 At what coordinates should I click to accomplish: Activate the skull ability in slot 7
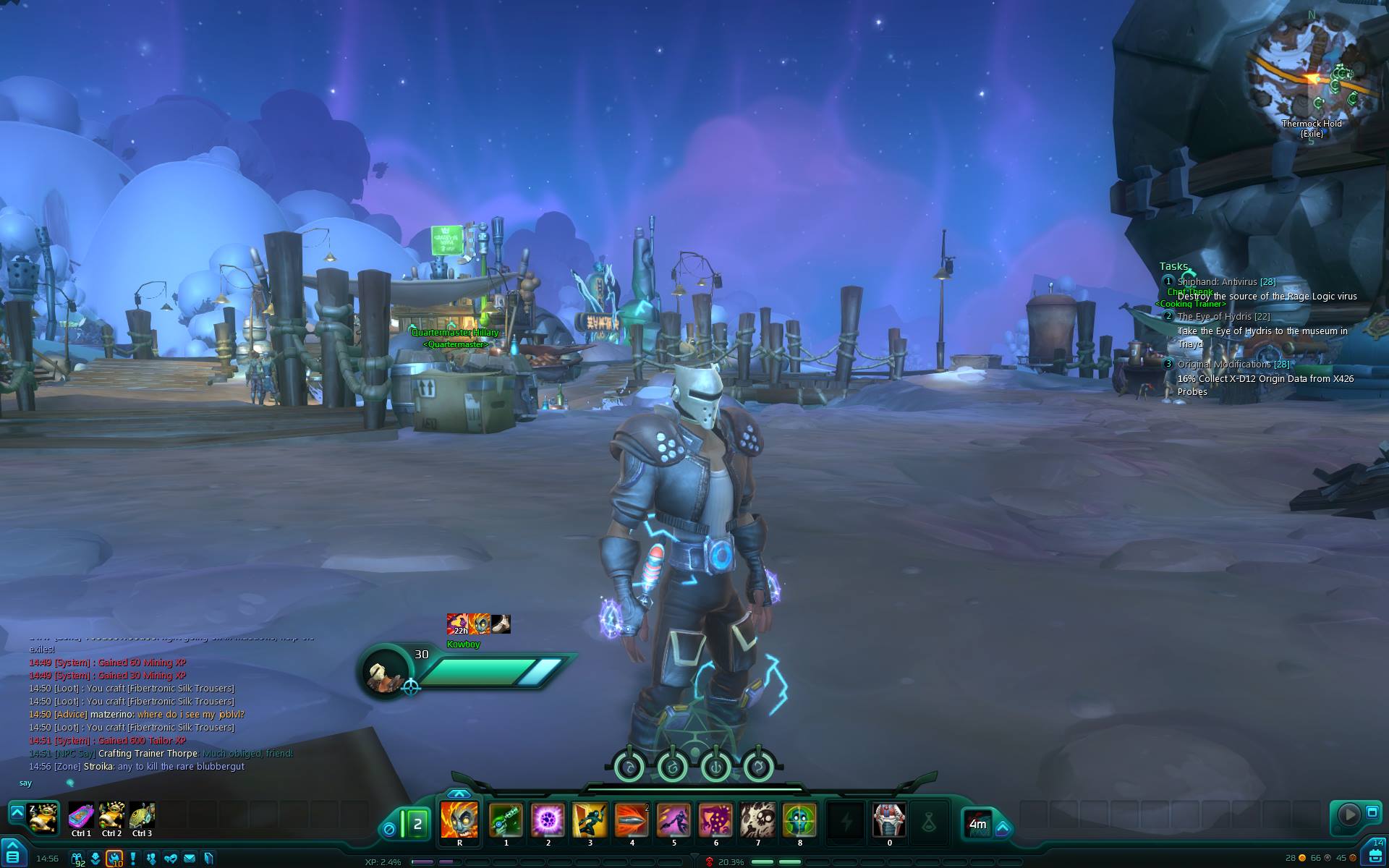click(x=757, y=820)
